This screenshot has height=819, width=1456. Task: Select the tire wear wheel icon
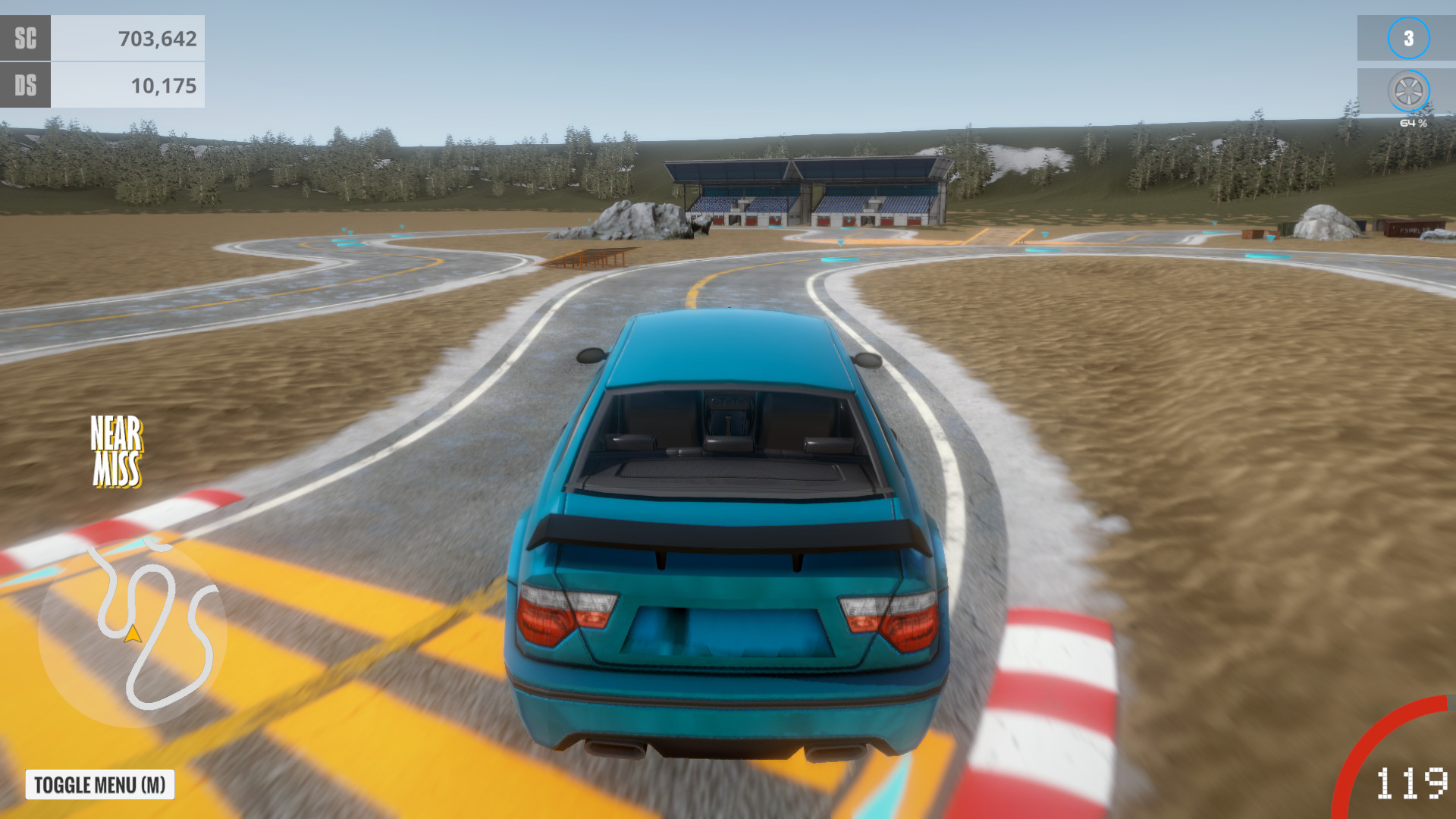(x=1408, y=91)
